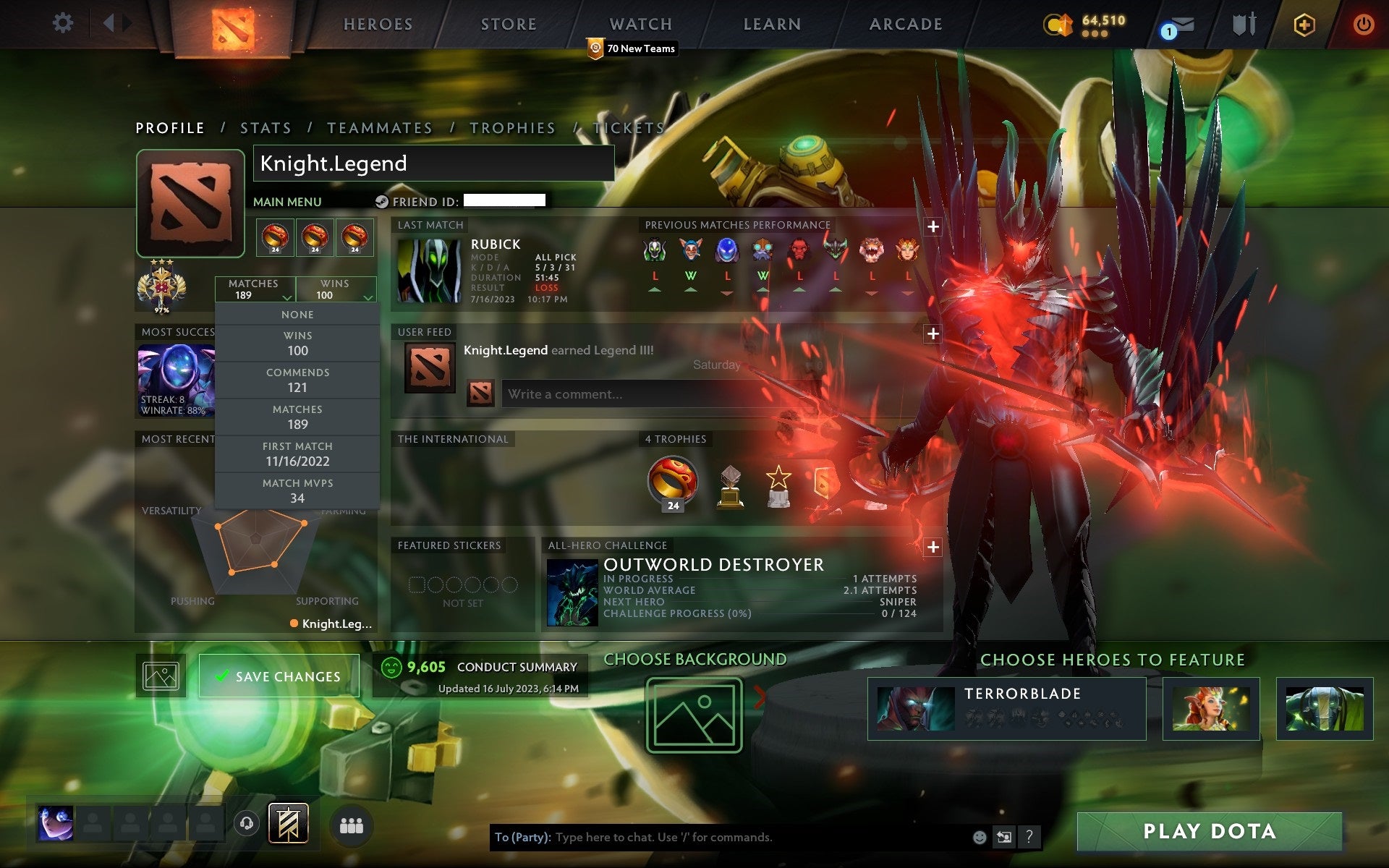Select COMMENDS 121 from the stat list
This screenshot has width=1389, height=868.
pyautogui.click(x=298, y=380)
